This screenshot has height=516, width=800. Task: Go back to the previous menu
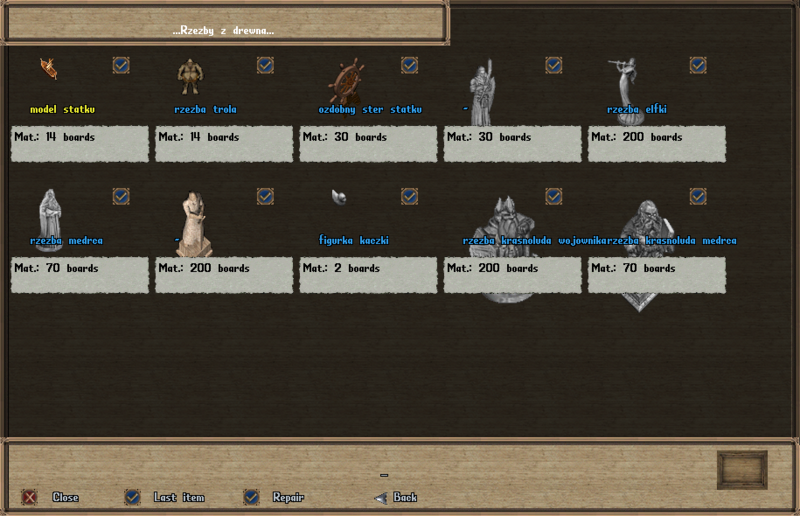(380, 497)
